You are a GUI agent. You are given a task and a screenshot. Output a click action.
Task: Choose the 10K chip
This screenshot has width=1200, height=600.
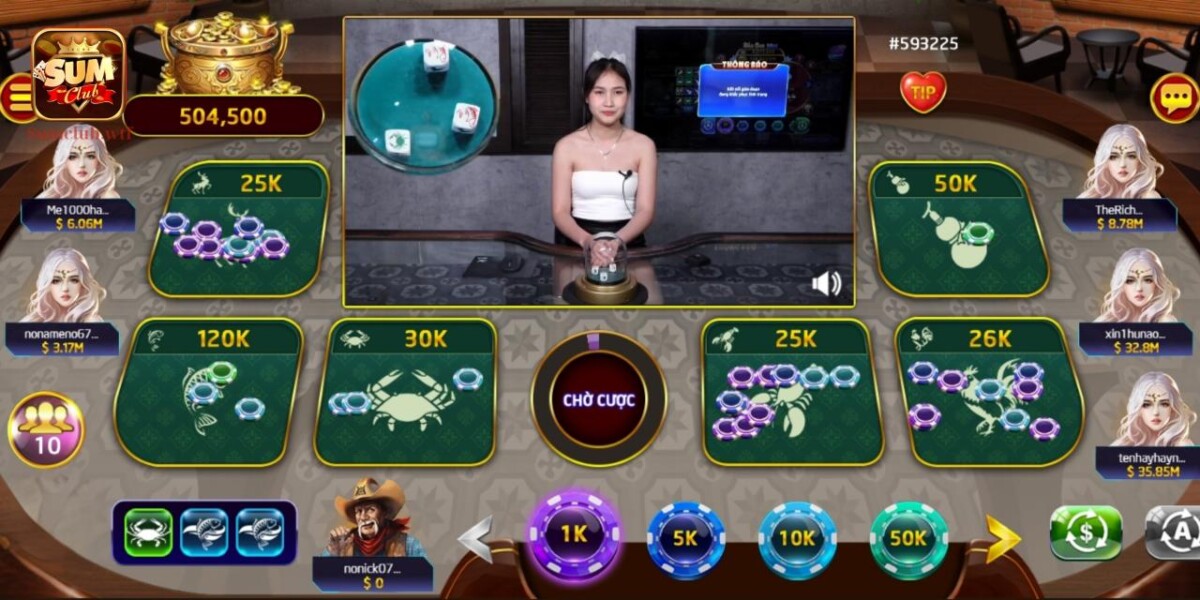(x=797, y=538)
